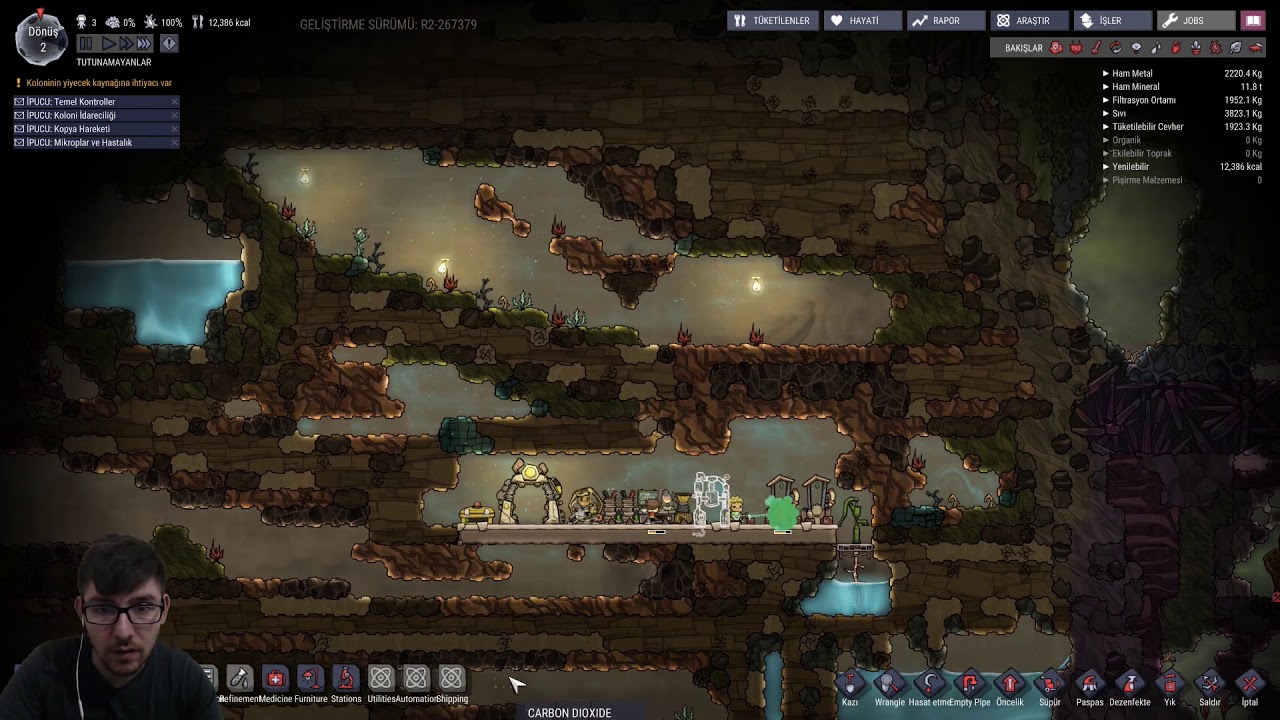
Task: Open the pink codex book button
Action: tap(1252, 20)
